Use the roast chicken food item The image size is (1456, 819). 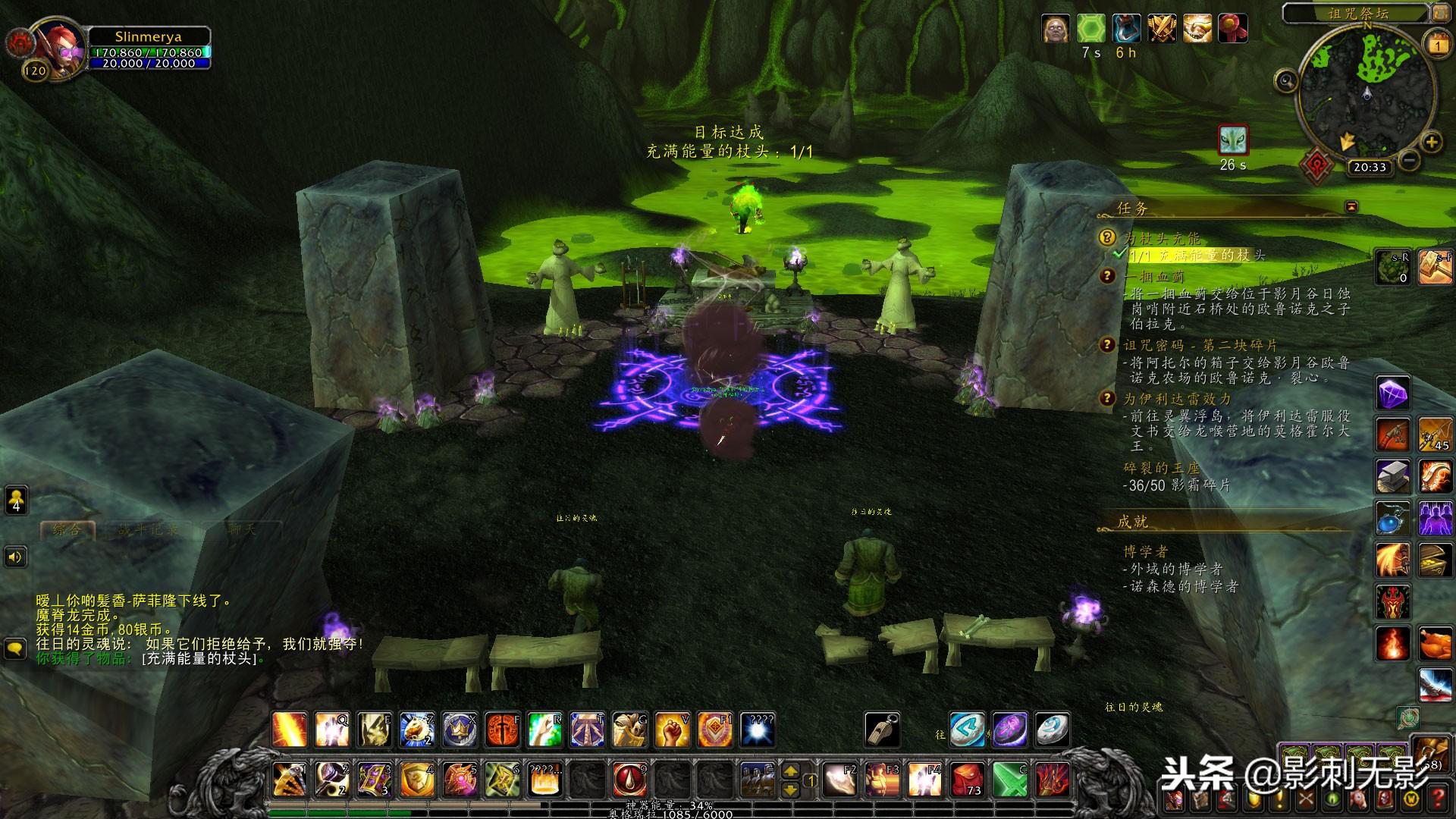1435,645
